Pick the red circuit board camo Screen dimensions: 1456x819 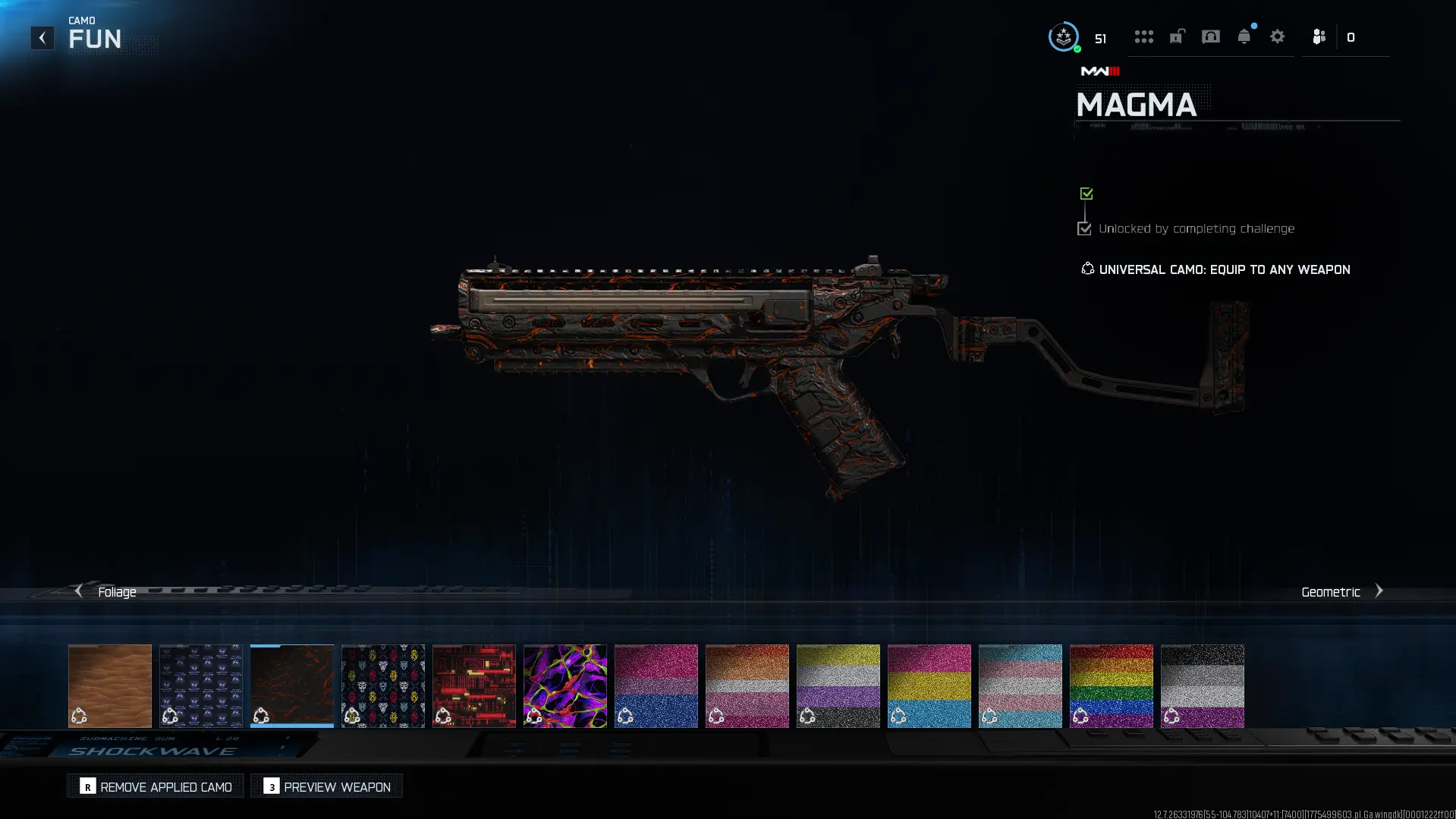point(474,685)
